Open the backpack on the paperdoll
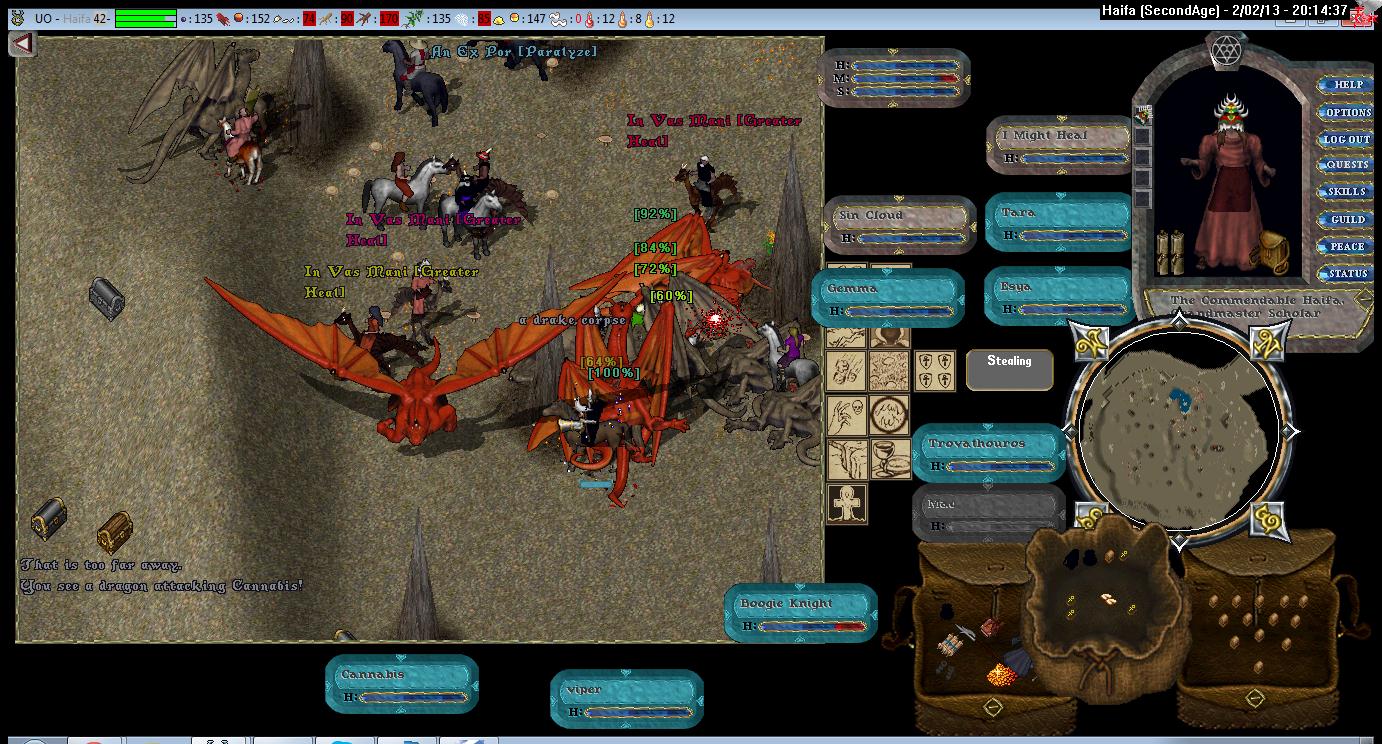The width and height of the screenshot is (1382, 744). (1273, 253)
